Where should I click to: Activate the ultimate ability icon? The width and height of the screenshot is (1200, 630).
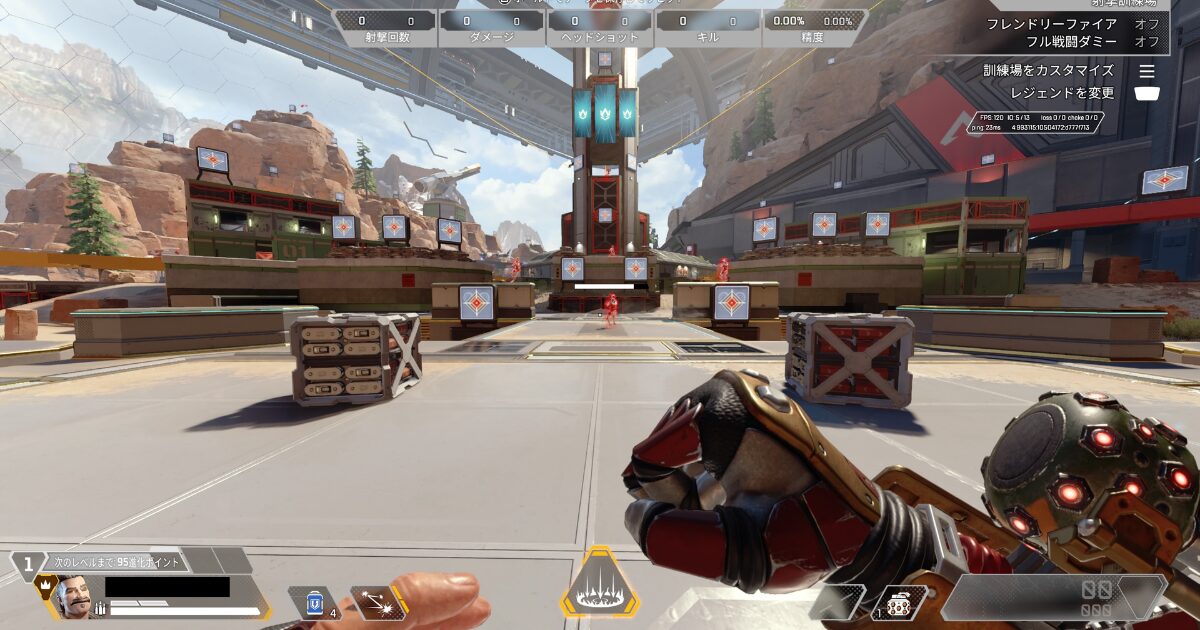599,586
